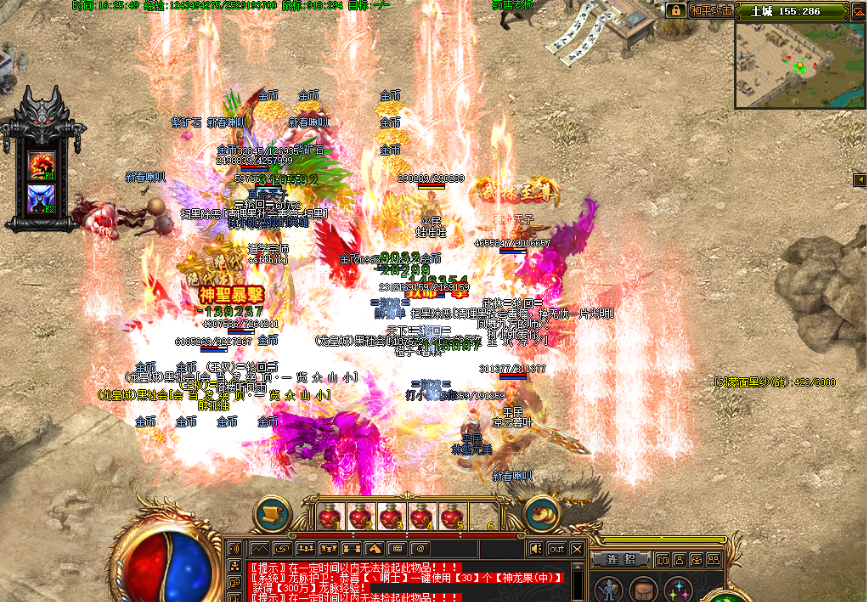Open the minimap of 土城
867x602 pixels.
pyautogui.click(x=798, y=65)
